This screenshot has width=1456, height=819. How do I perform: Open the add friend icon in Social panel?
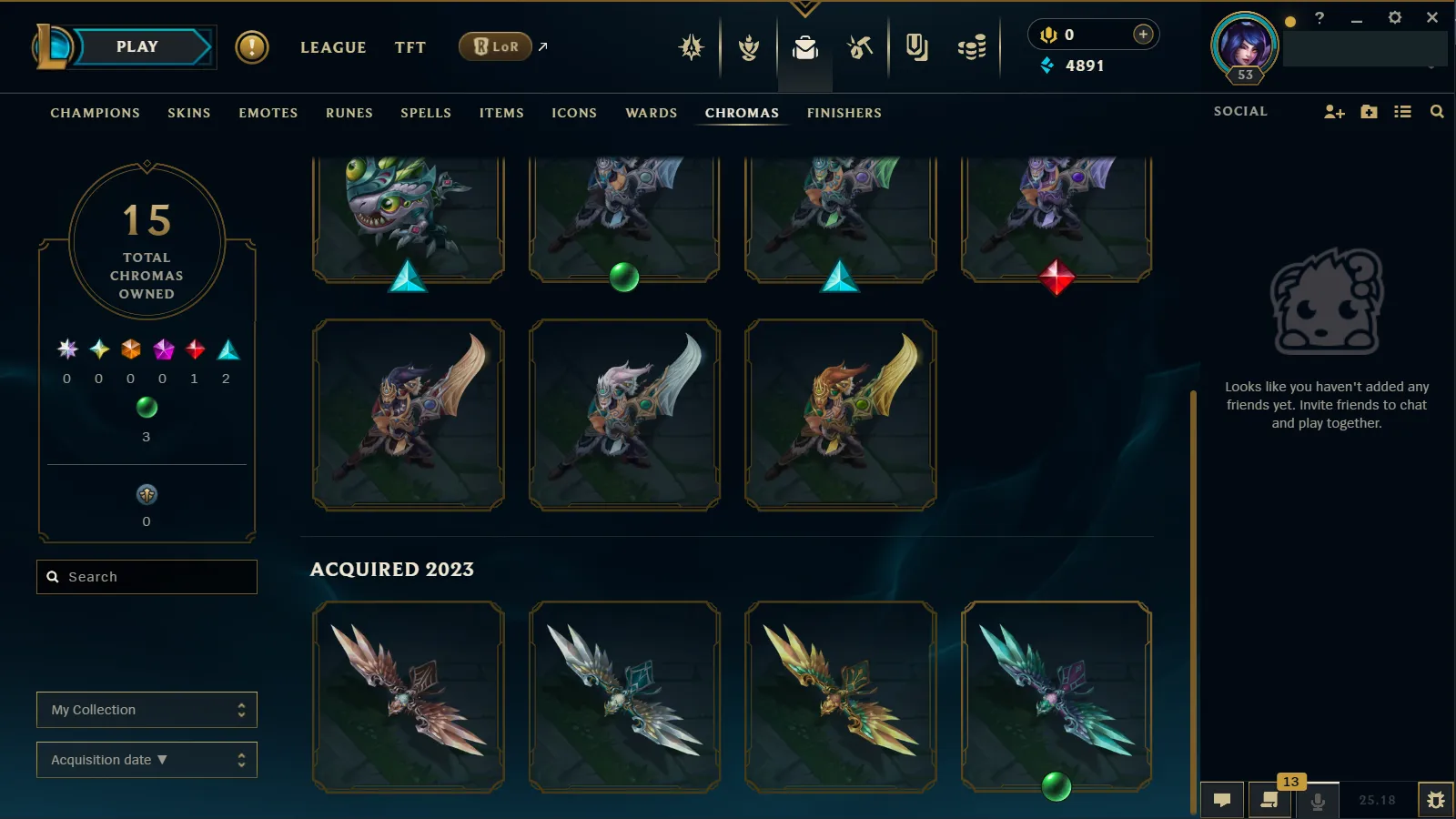tap(1333, 112)
